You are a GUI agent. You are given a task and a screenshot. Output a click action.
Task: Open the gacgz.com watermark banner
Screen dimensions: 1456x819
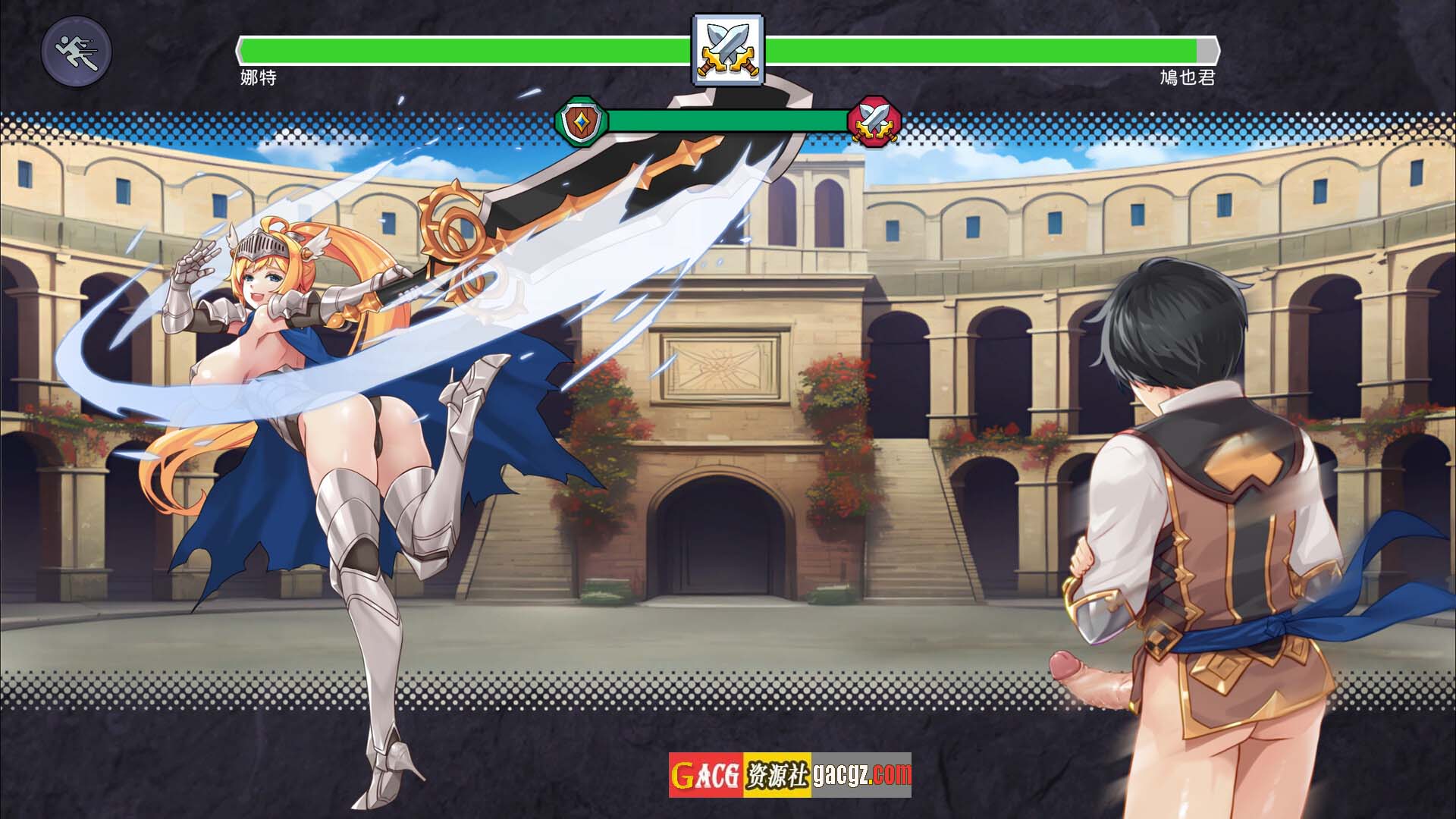(789, 774)
